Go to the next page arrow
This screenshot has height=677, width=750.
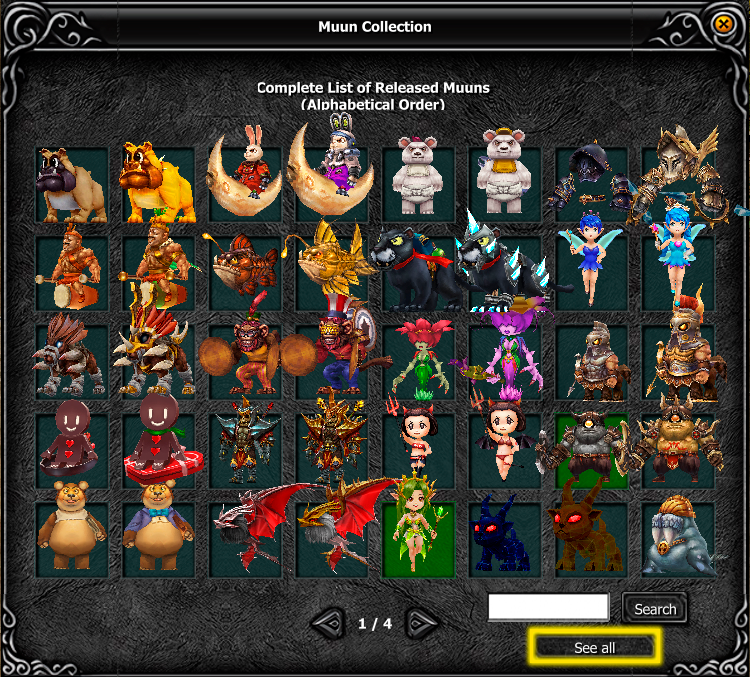(x=422, y=624)
